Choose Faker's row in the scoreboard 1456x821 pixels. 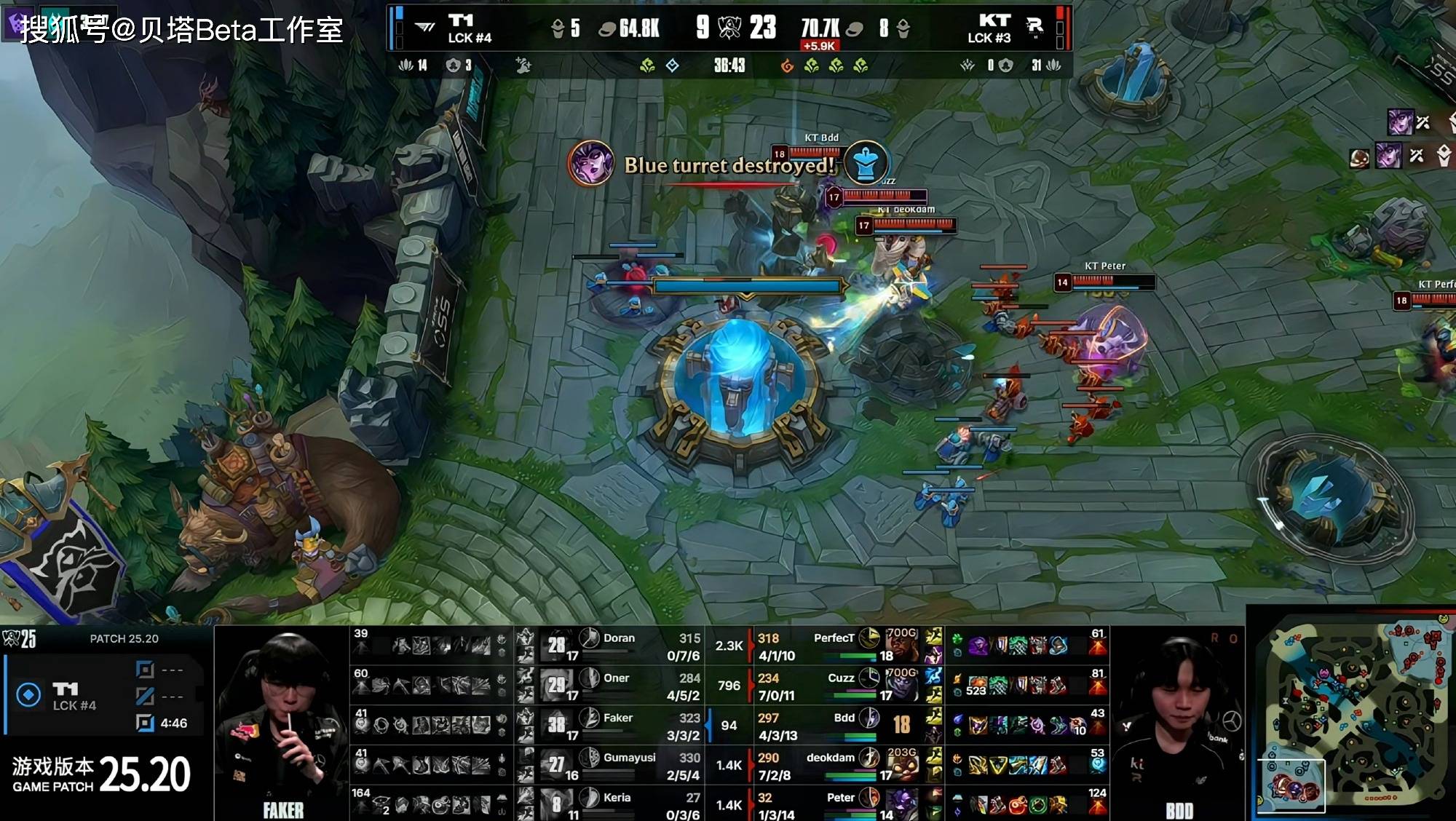(619, 726)
